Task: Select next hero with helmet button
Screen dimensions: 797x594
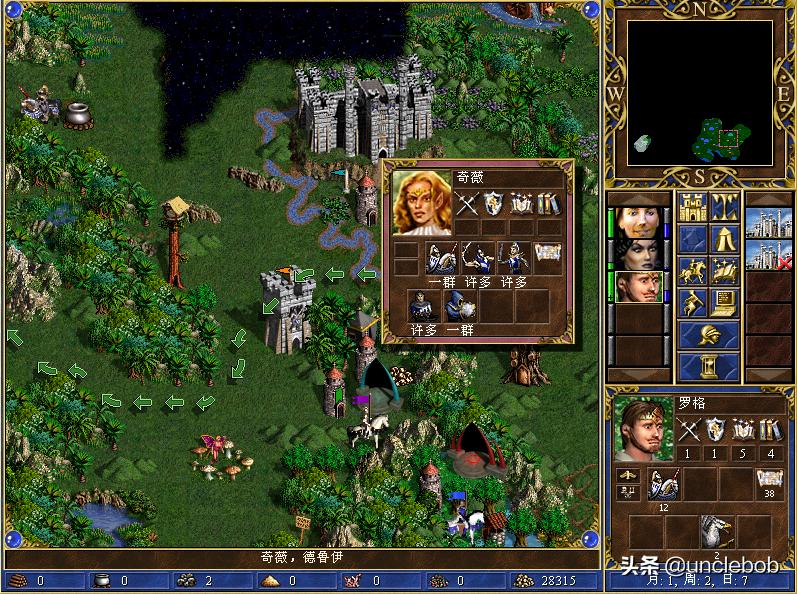Action: [x=708, y=334]
